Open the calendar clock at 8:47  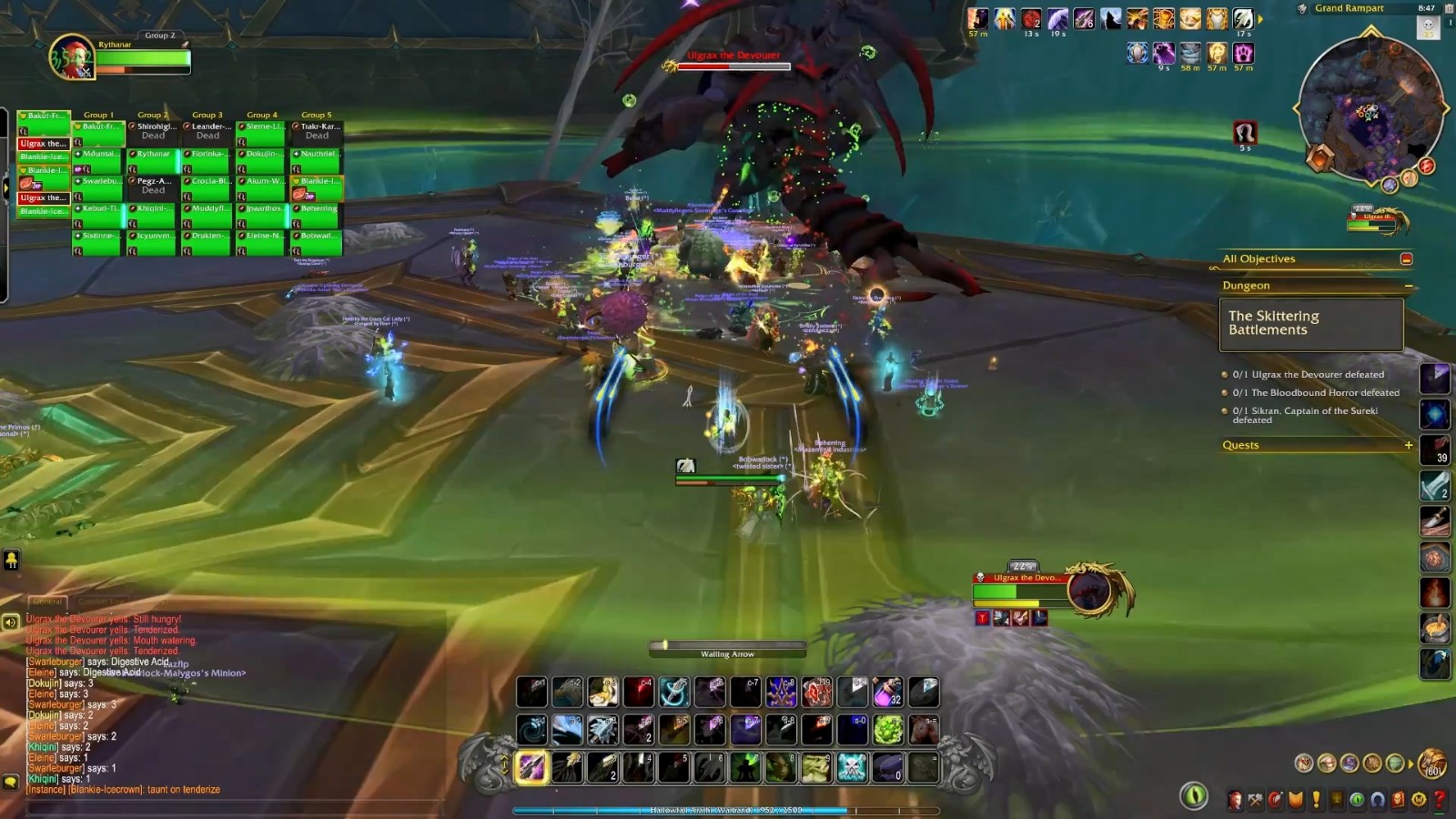1426,8
